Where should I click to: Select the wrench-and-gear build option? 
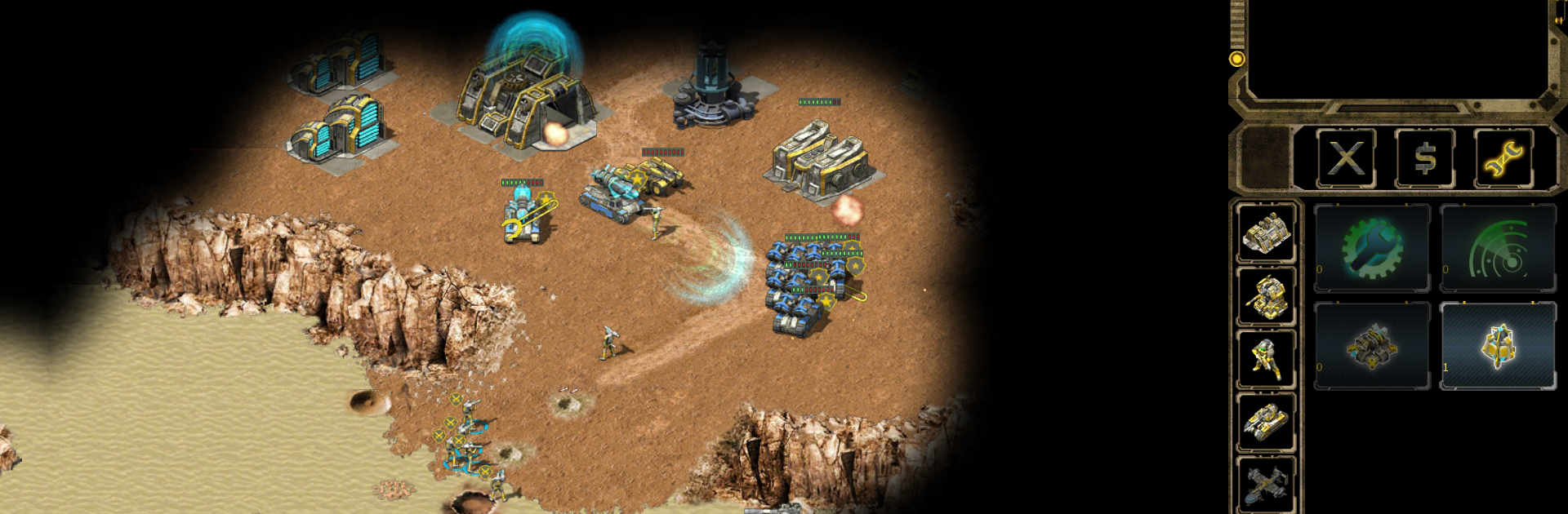click(x=1372, y=248)
